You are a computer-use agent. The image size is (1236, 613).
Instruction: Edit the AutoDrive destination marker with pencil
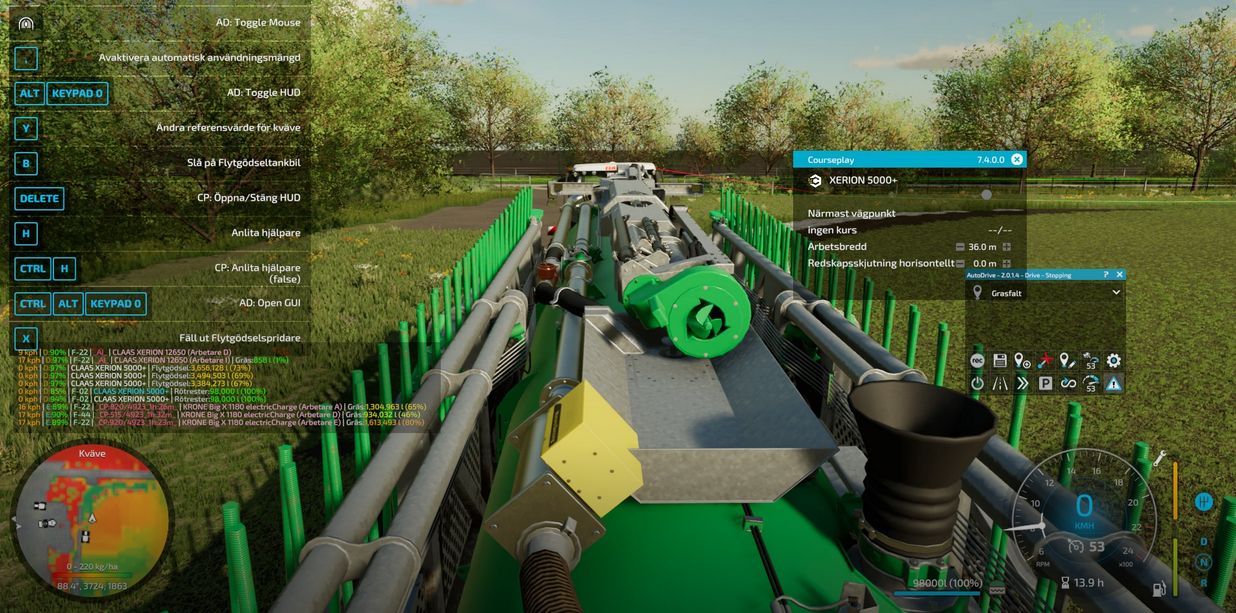[1068, 361]
